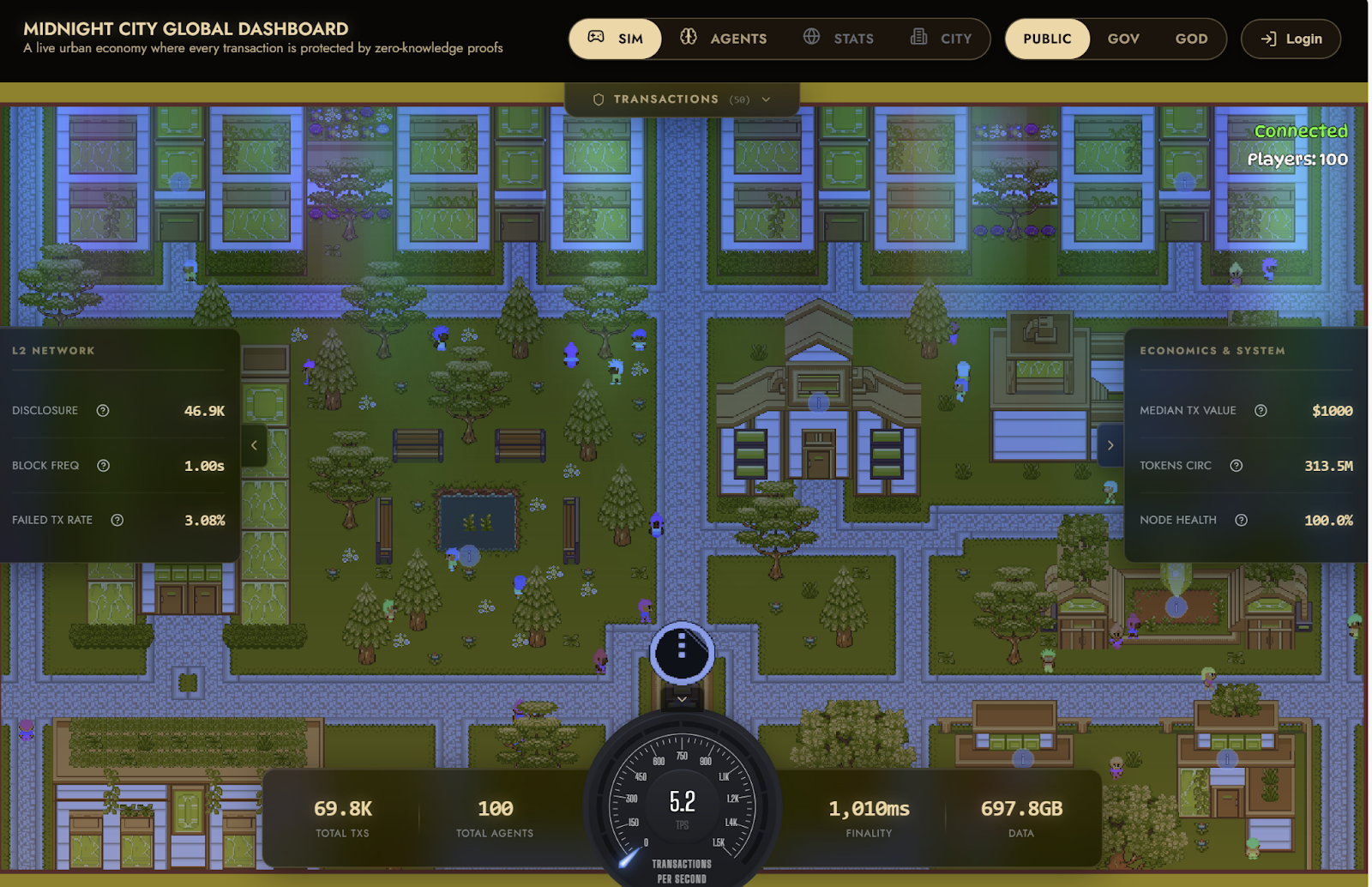
Task: Show Median TX Value info icon
Action: coord(1261,411)
